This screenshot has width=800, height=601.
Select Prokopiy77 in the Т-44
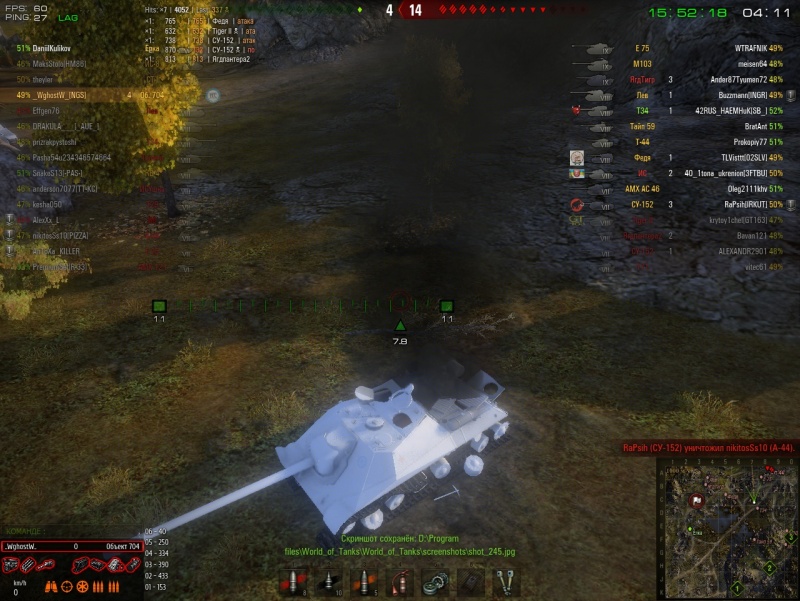pos(745,142)
